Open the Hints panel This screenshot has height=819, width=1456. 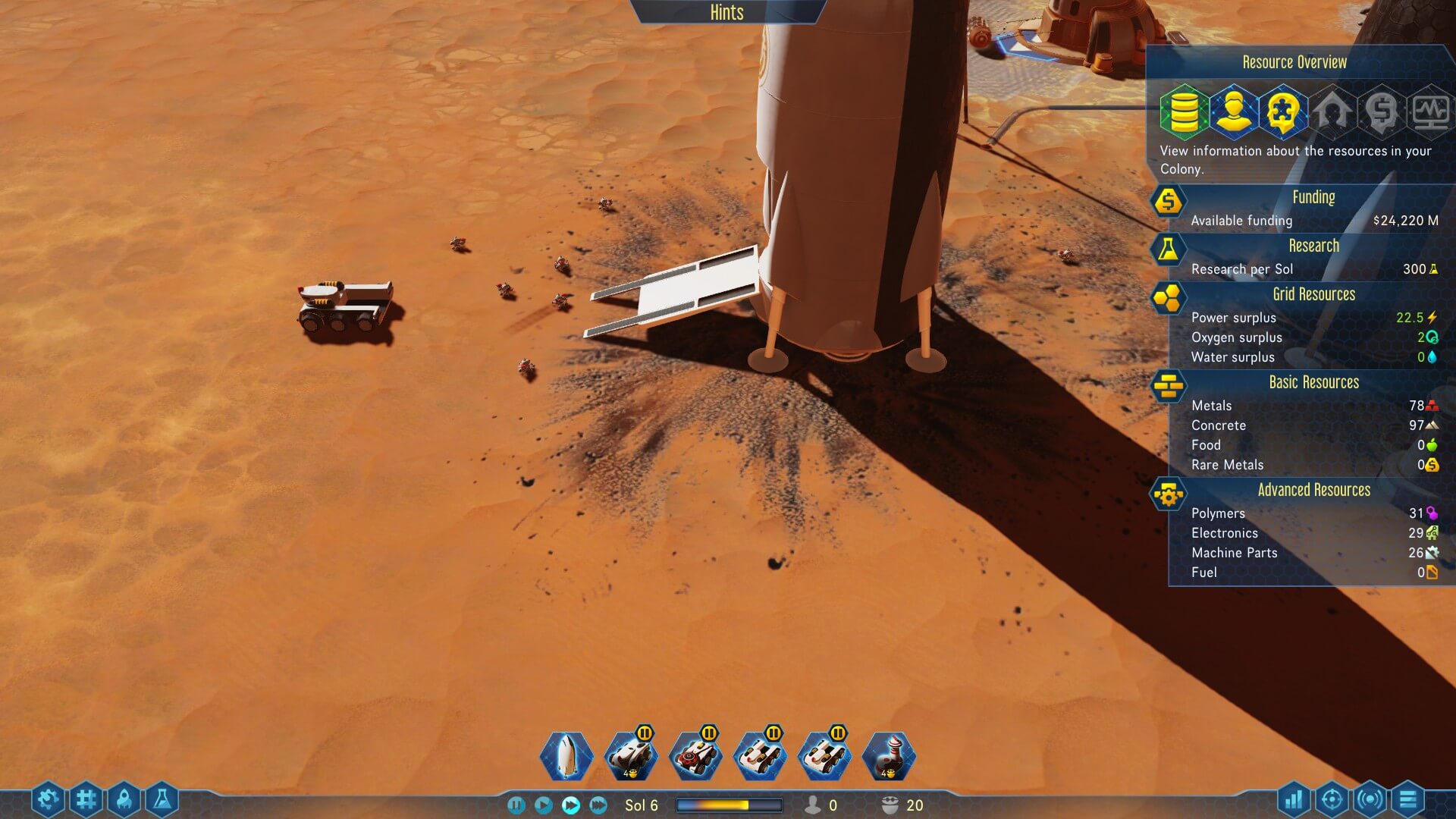coord(726,12)
